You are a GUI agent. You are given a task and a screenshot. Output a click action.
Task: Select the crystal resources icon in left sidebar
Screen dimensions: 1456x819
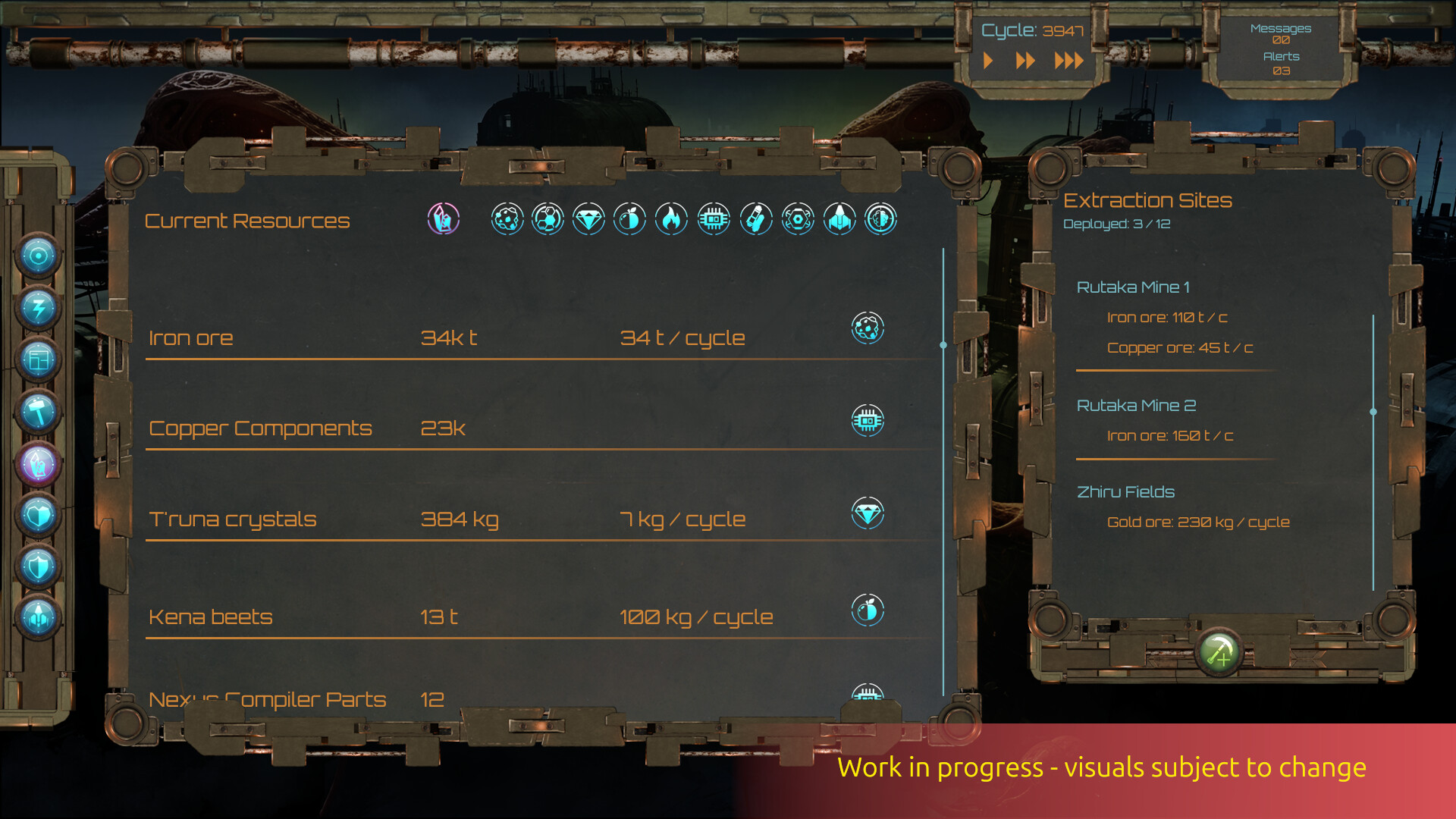(38, 465)
